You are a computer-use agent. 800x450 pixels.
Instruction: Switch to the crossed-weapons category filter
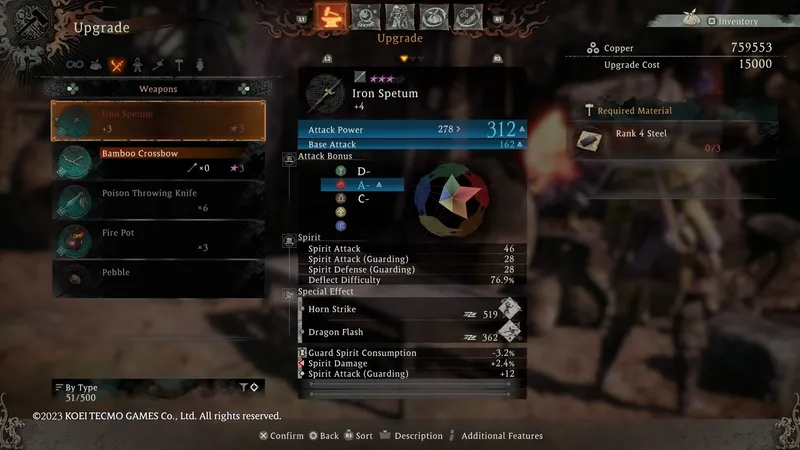[x=117, y=66]
